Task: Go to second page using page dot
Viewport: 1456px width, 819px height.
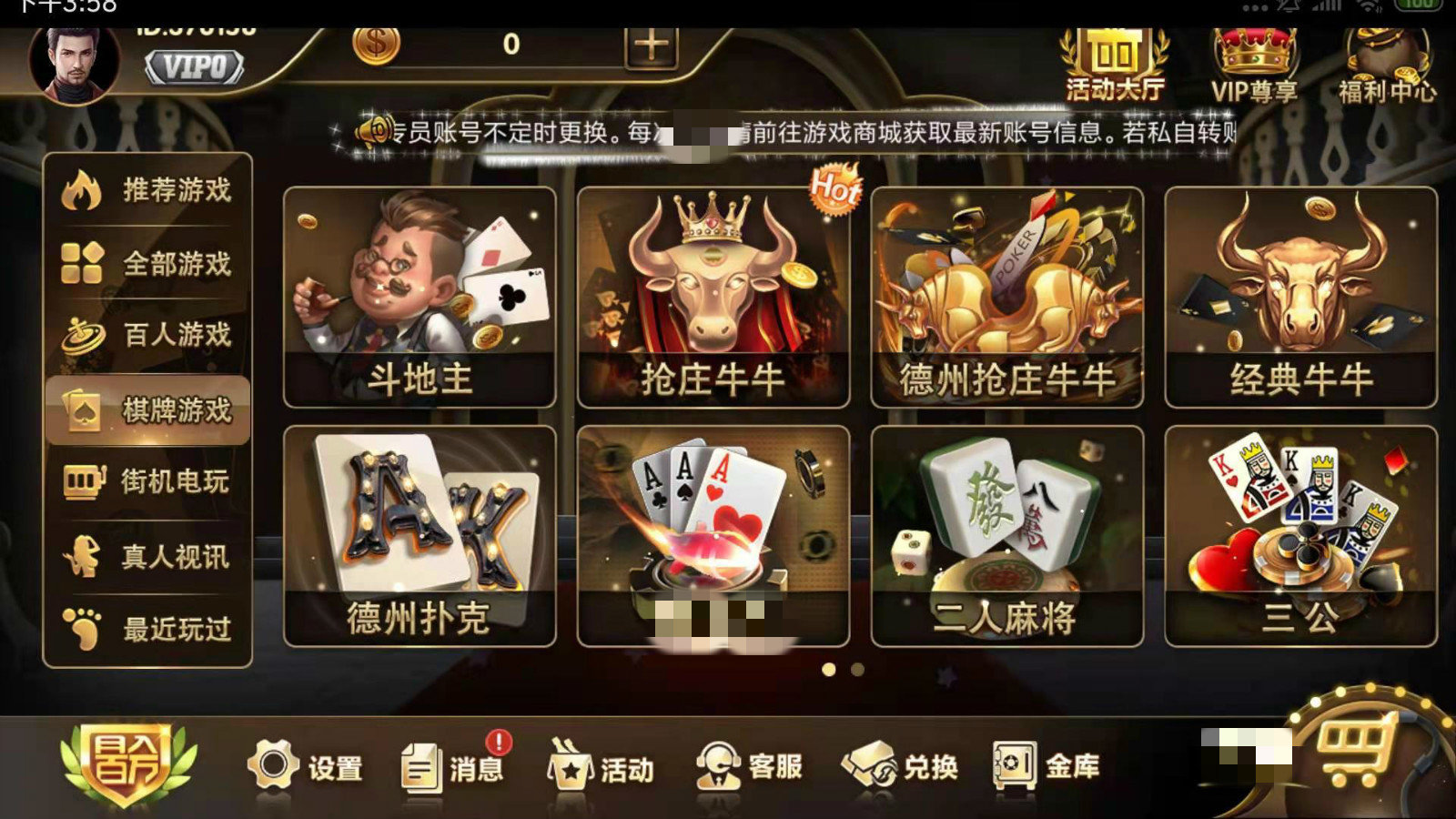Action: point(859,669)
